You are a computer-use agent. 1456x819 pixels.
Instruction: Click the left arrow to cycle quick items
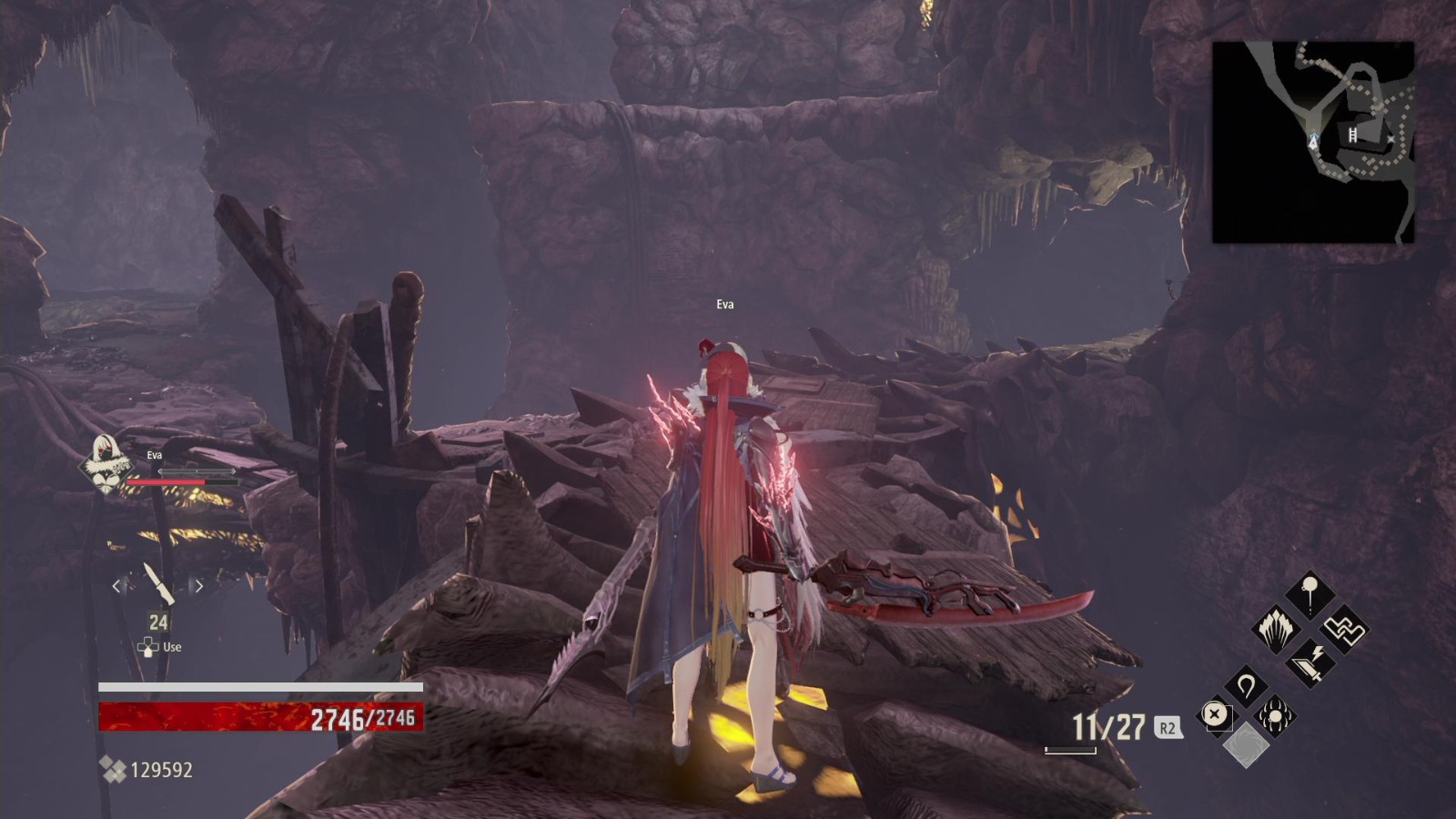click(116, 586)
